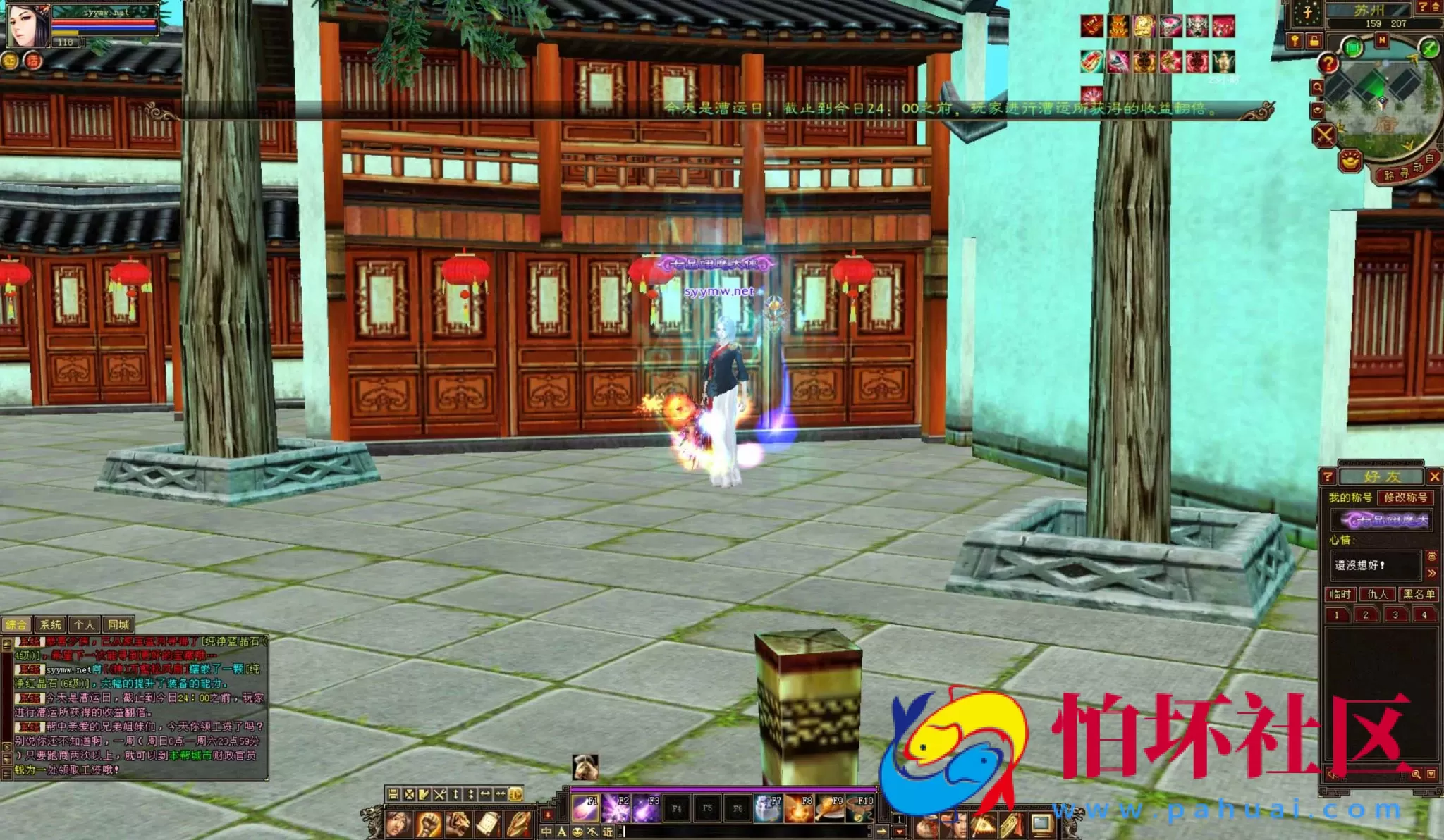The height and width of the screenshot is (840, 1444).
Task: Open the map search magnifier icon
Action: pyautogui.click(x=1319, y=87)
